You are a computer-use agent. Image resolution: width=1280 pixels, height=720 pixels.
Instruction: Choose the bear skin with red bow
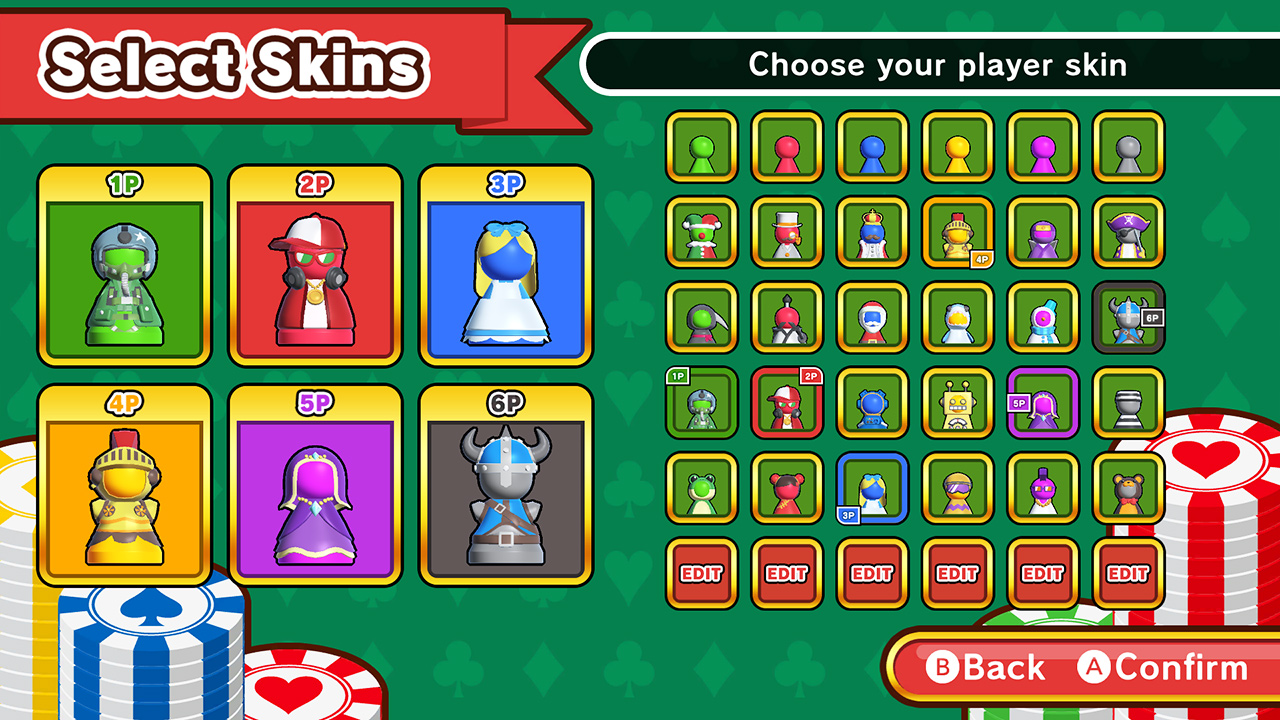coord(1128,489)
